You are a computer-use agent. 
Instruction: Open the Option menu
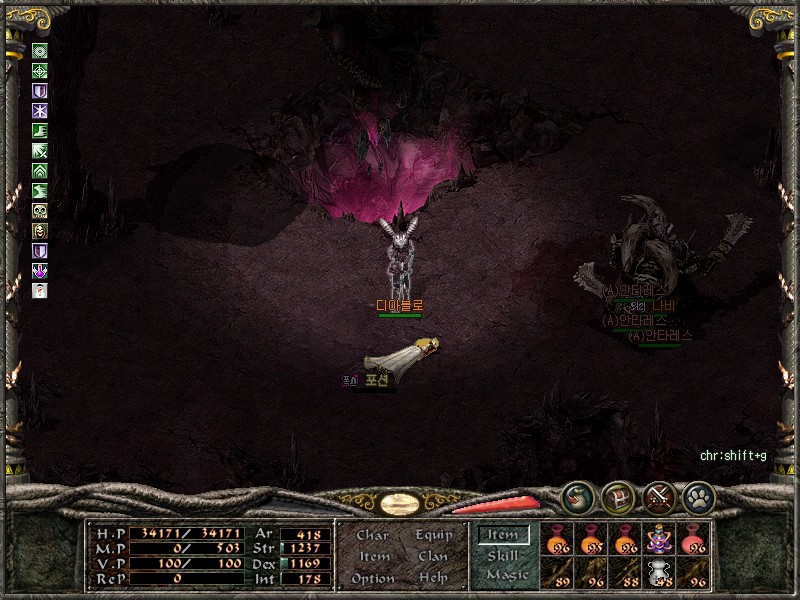click(373, 578)
